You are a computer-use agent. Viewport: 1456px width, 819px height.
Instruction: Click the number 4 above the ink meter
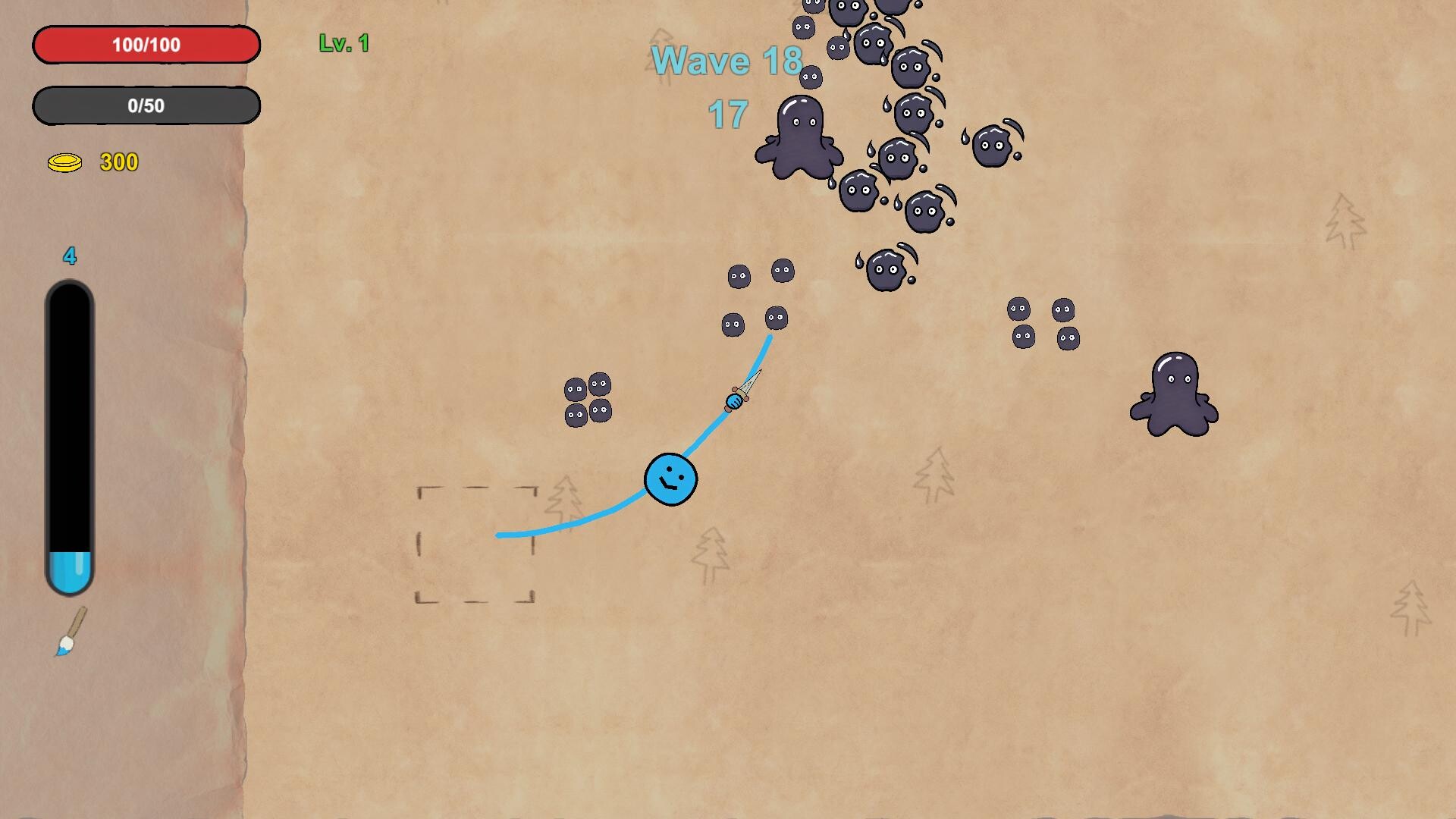click(69, 257)
